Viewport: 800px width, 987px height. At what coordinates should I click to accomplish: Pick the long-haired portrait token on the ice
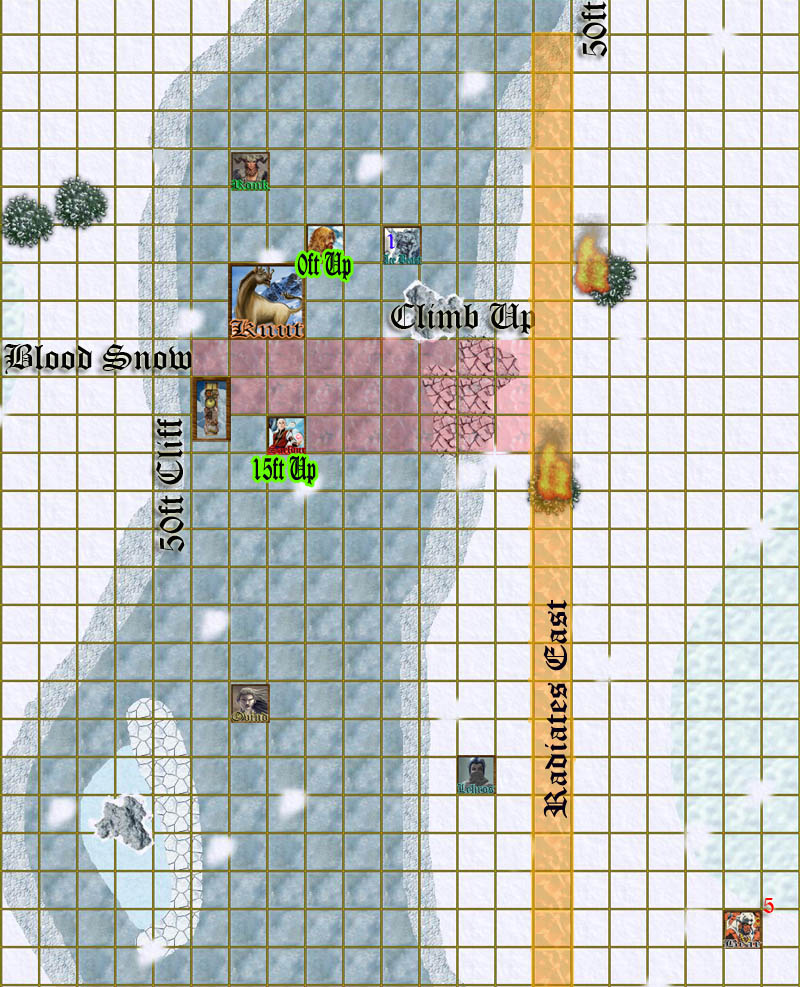point(249,703)
